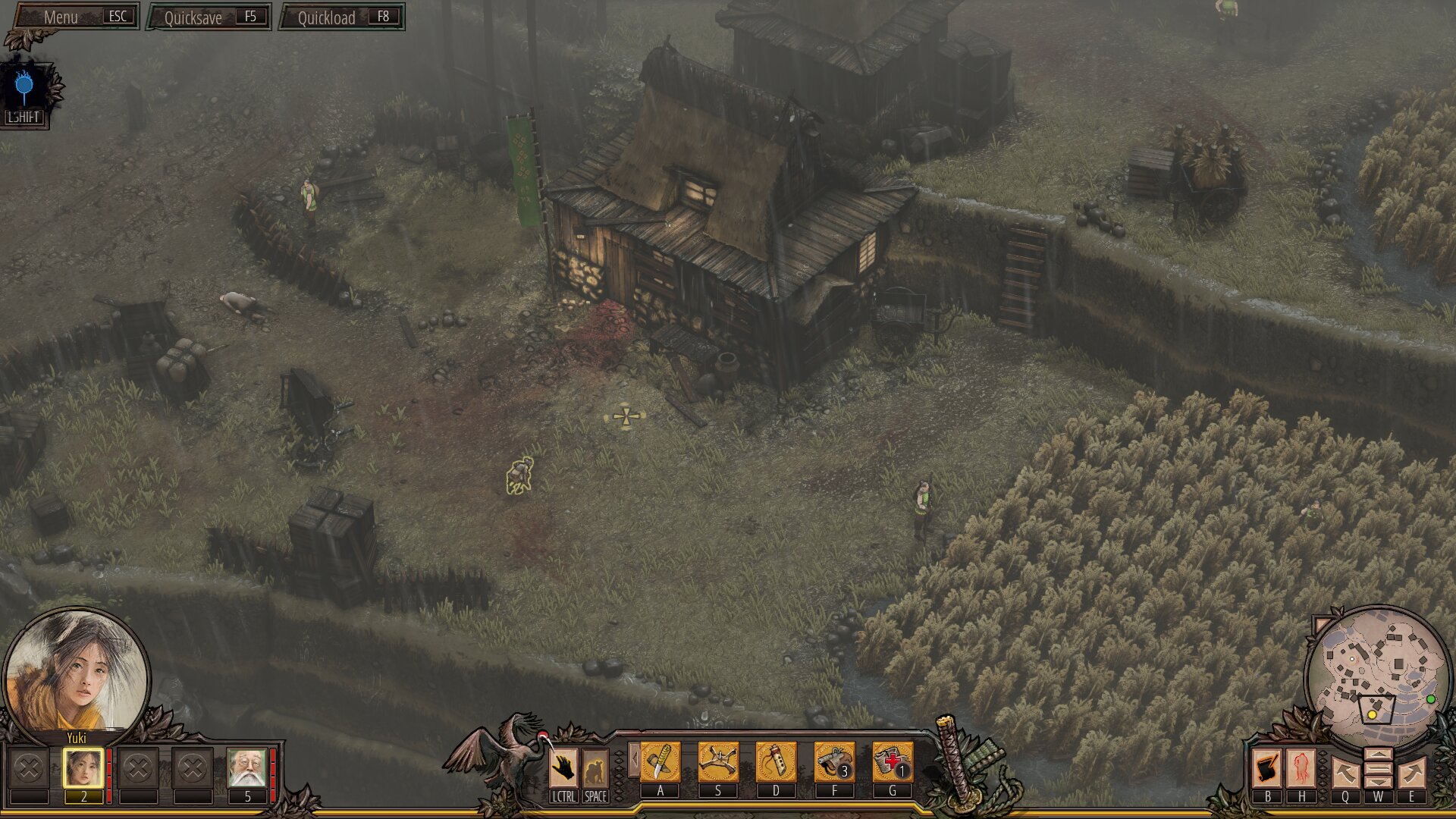Use the medkit bandage item

(892, 761)
